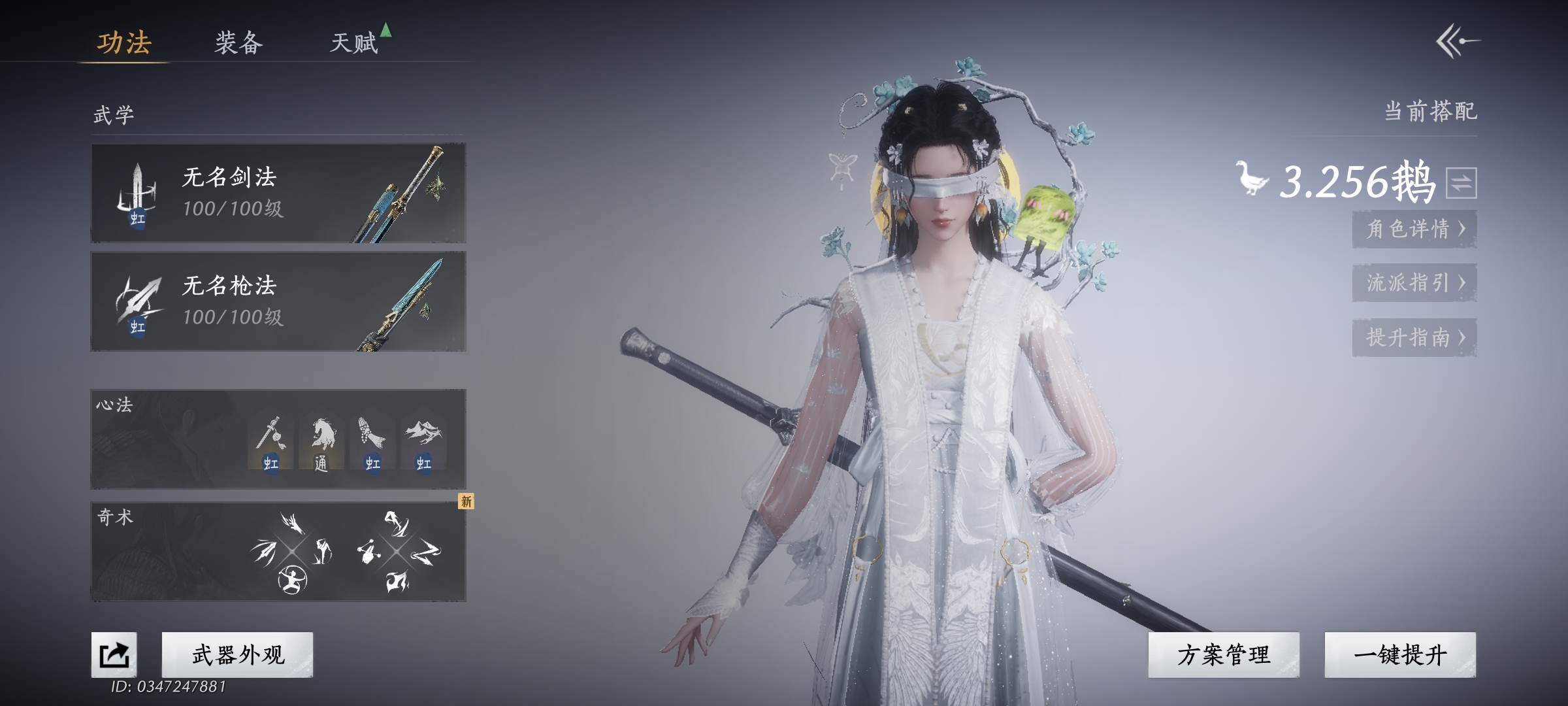The height and width of the screenshot is (706, 1568).
Task: Open the 装备 tab
Action: [x=238, y=43]
